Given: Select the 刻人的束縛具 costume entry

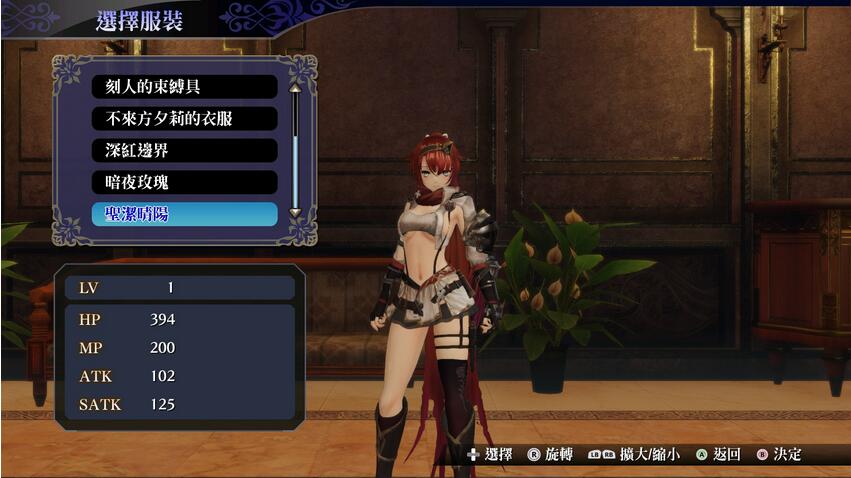Looking at the screenshot, I should coord(184,87).
